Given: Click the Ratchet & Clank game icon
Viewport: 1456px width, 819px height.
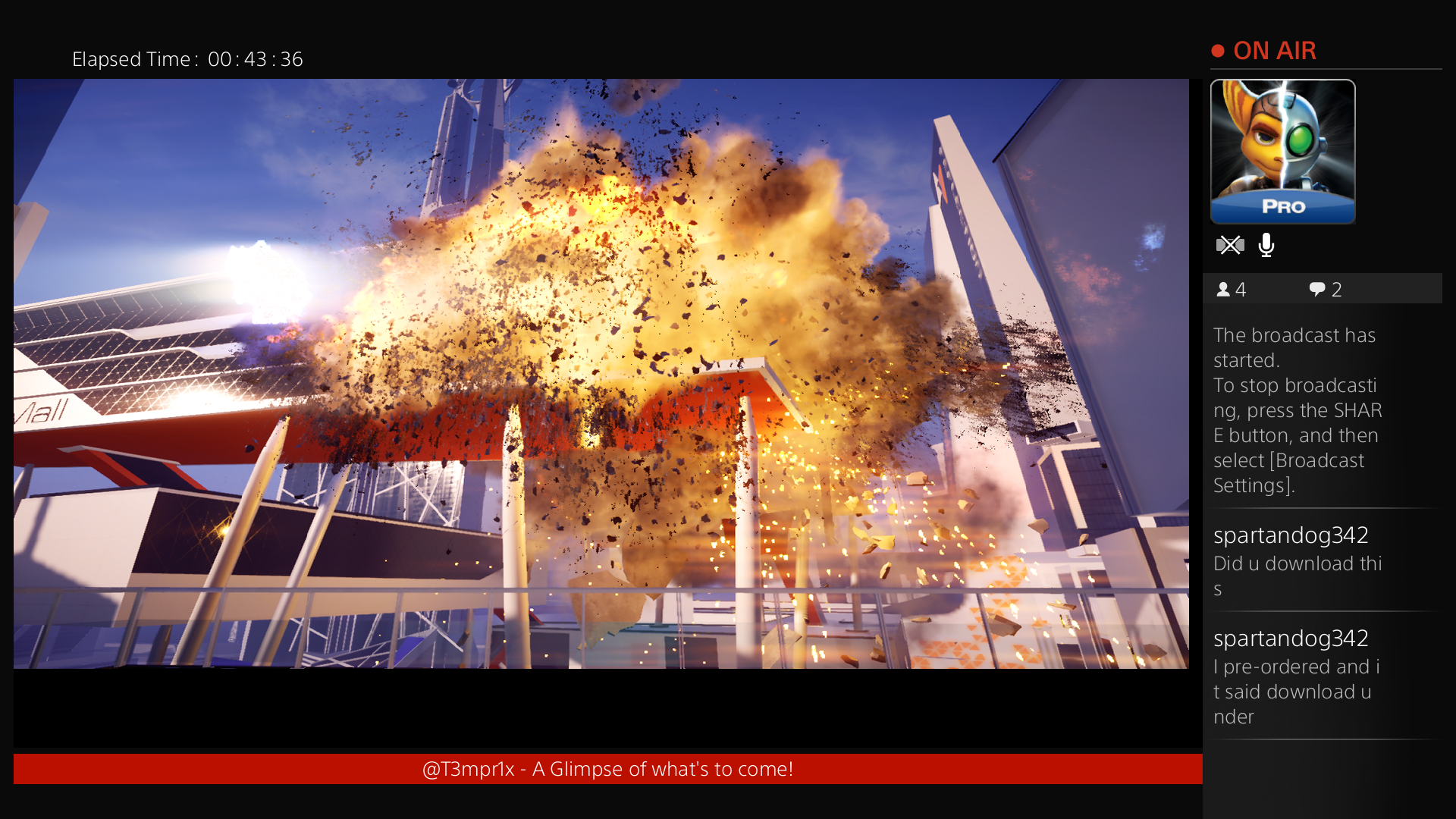Looking at the screenshot, I should 1282,151.
